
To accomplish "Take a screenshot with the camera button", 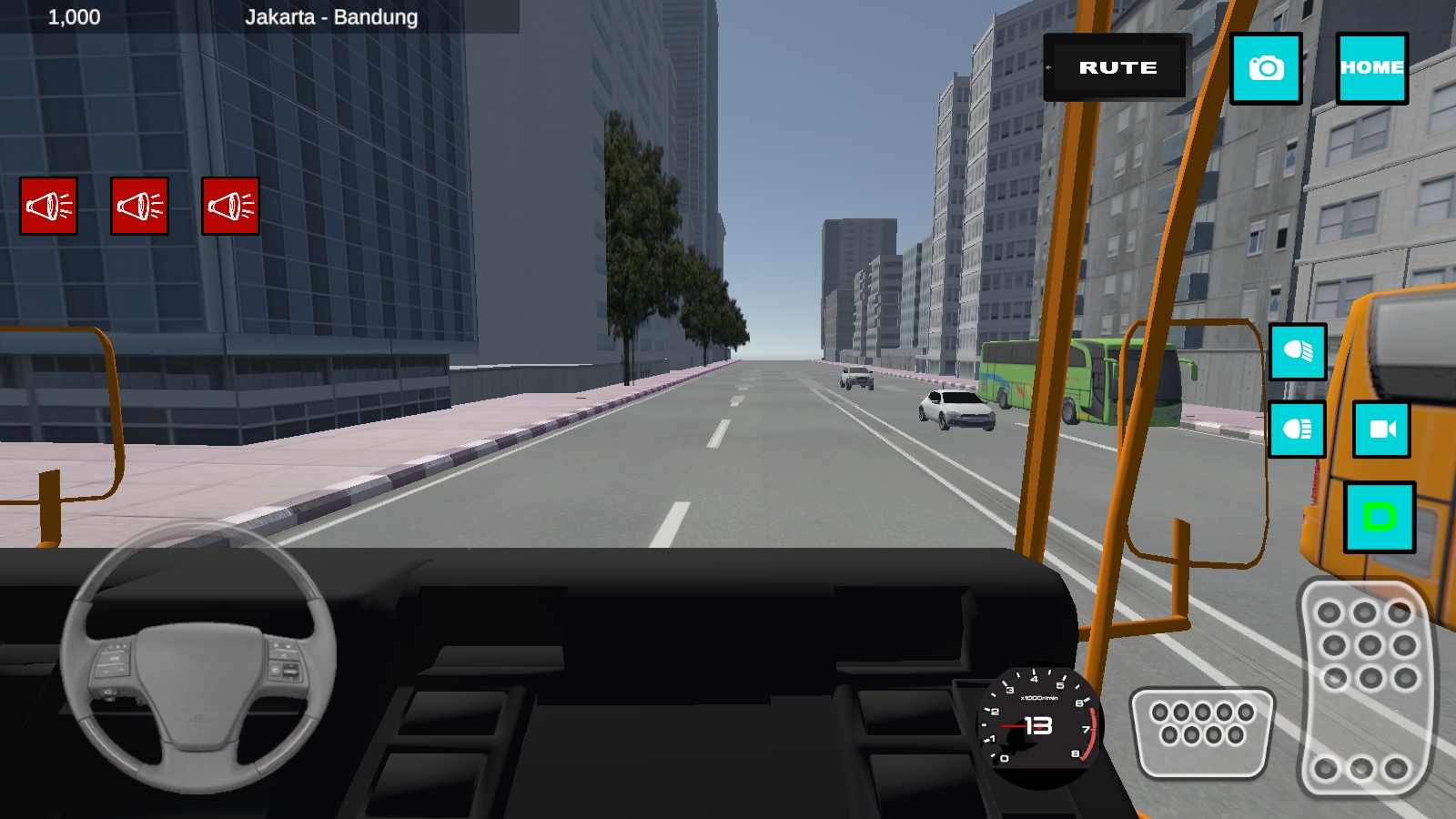I will coord(1266,68).
